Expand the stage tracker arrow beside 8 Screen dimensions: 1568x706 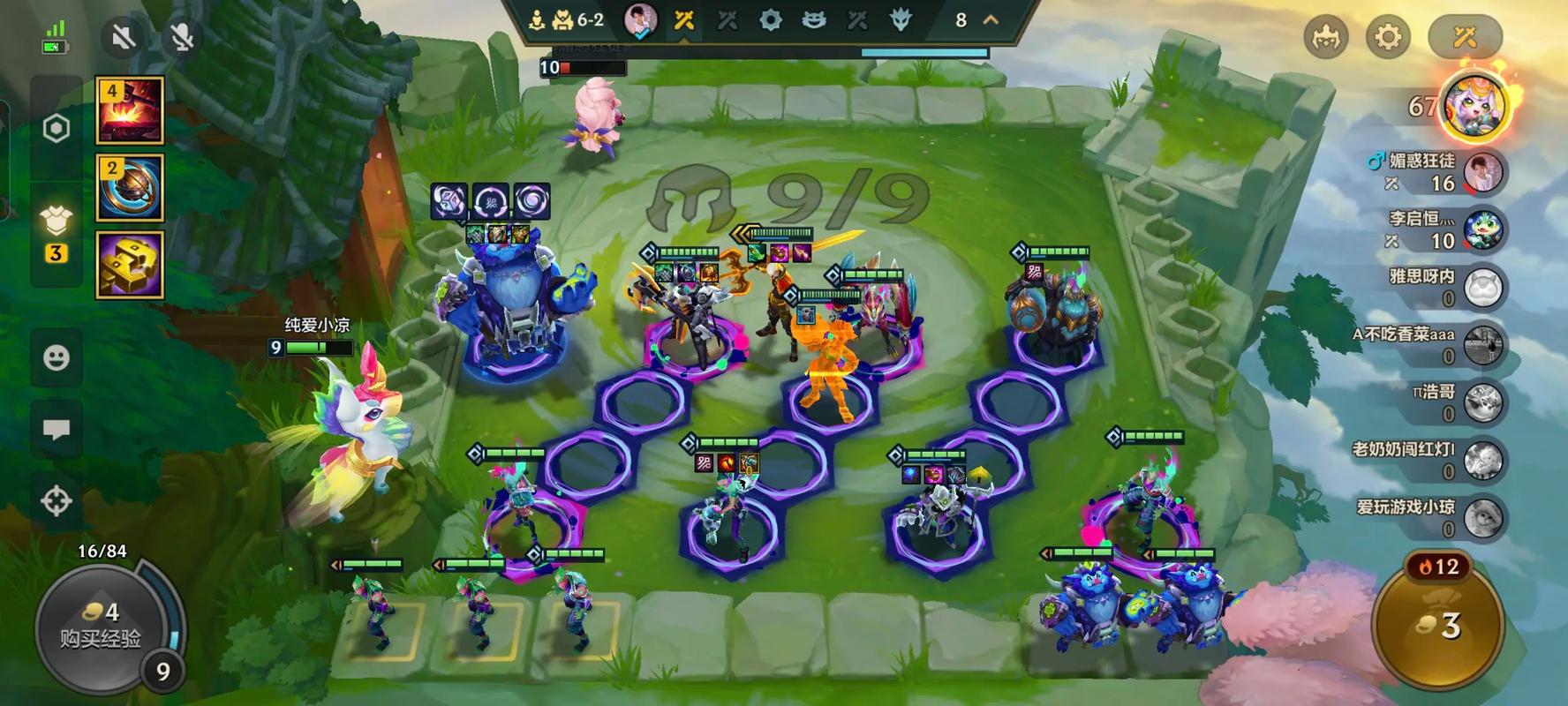click(x=991, y=19)
